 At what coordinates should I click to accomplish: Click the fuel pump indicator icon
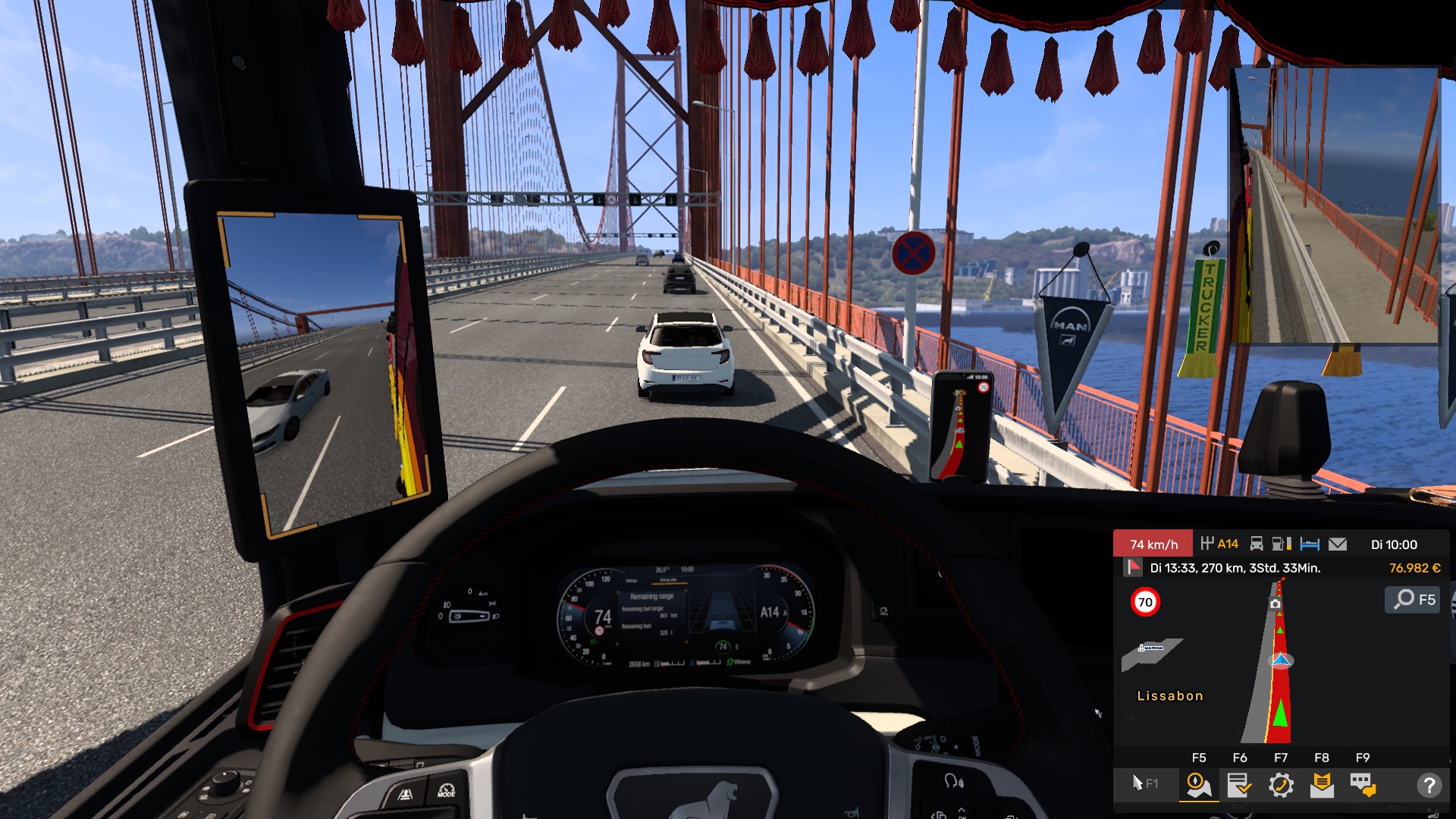[x=1282, y=544]
